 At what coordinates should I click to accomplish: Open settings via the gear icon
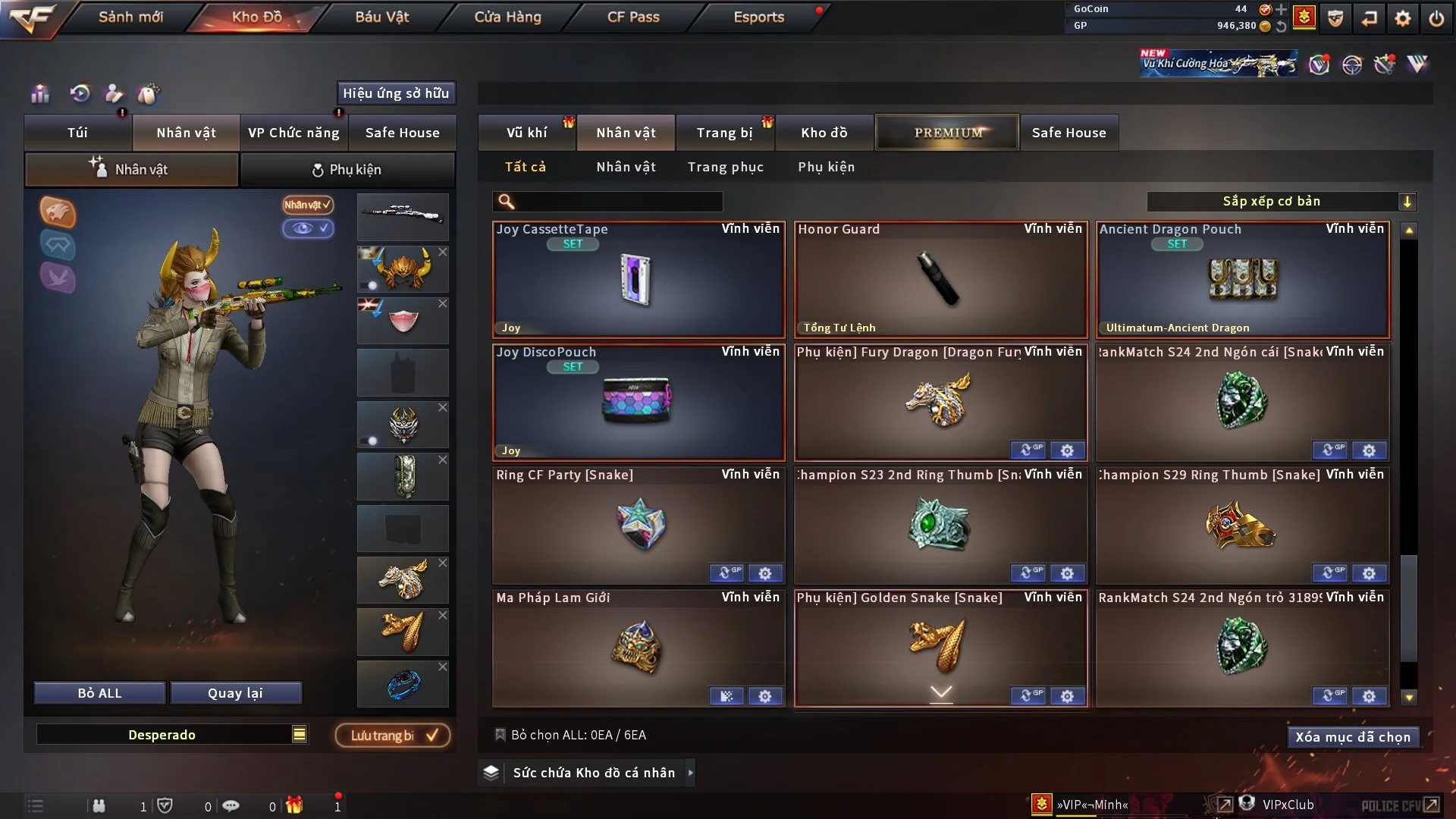click(x=1403, y=18)
